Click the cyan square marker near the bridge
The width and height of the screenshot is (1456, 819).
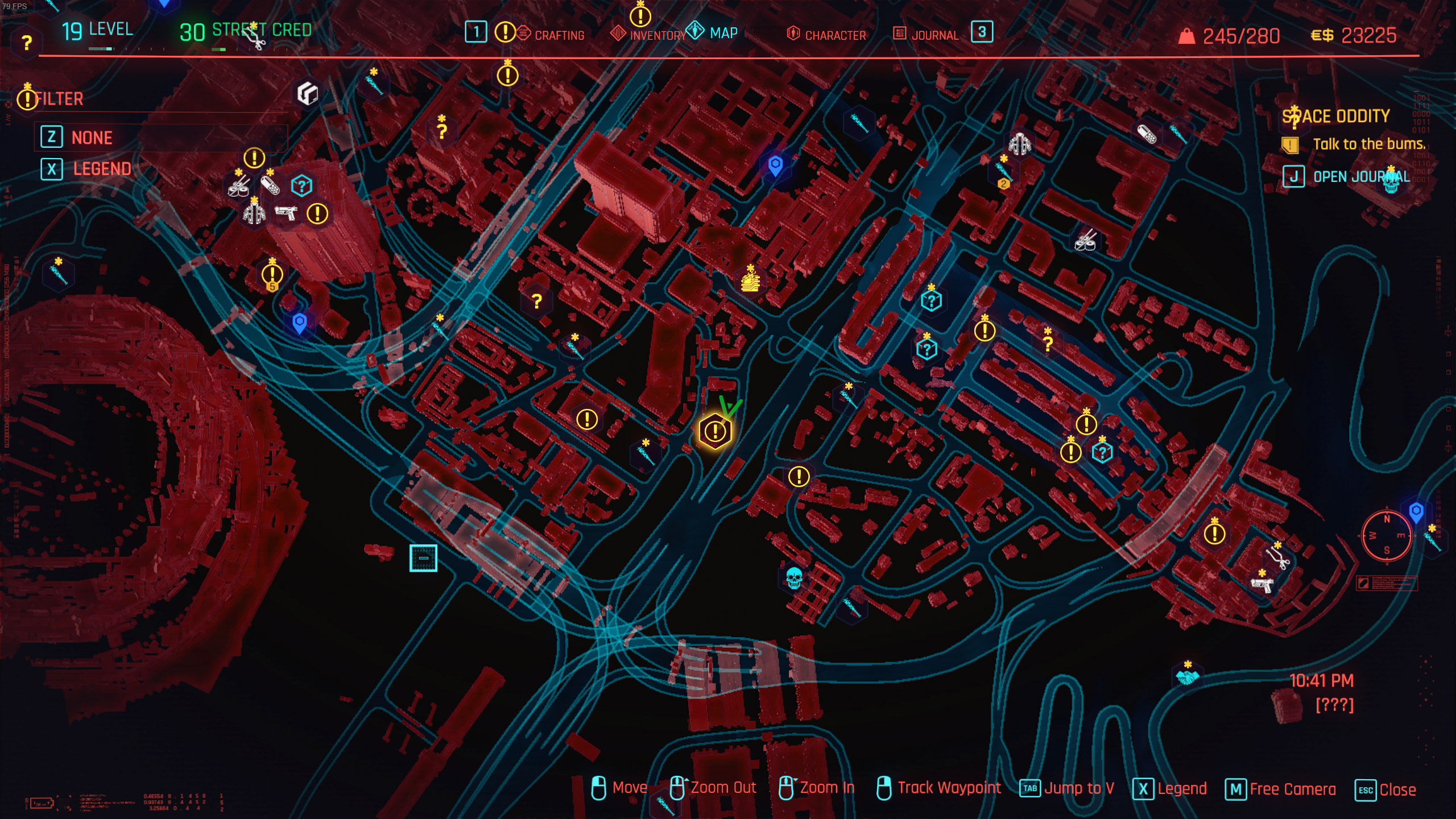(423, 558)
